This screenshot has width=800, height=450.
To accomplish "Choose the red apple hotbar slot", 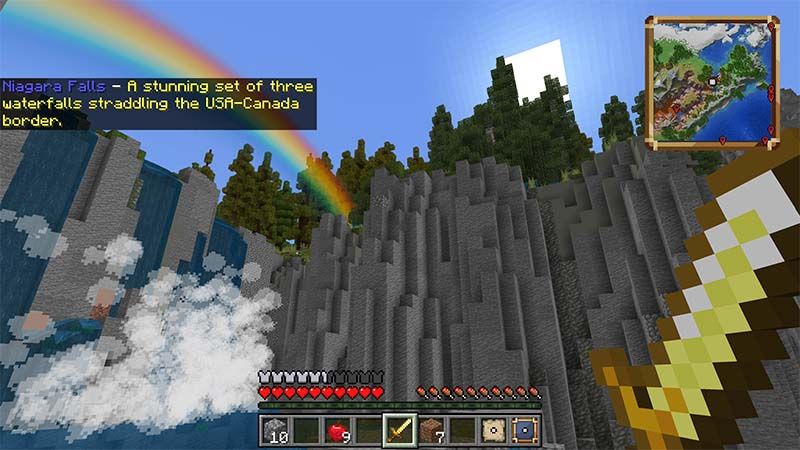I will click(x=337, y=431).
